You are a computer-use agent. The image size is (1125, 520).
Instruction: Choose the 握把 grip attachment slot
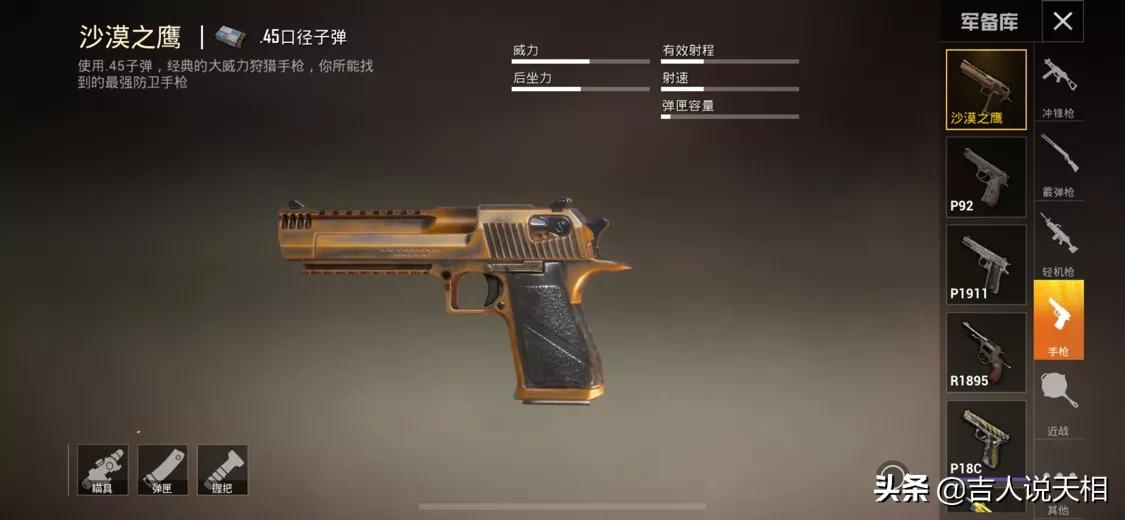(222, 469)
